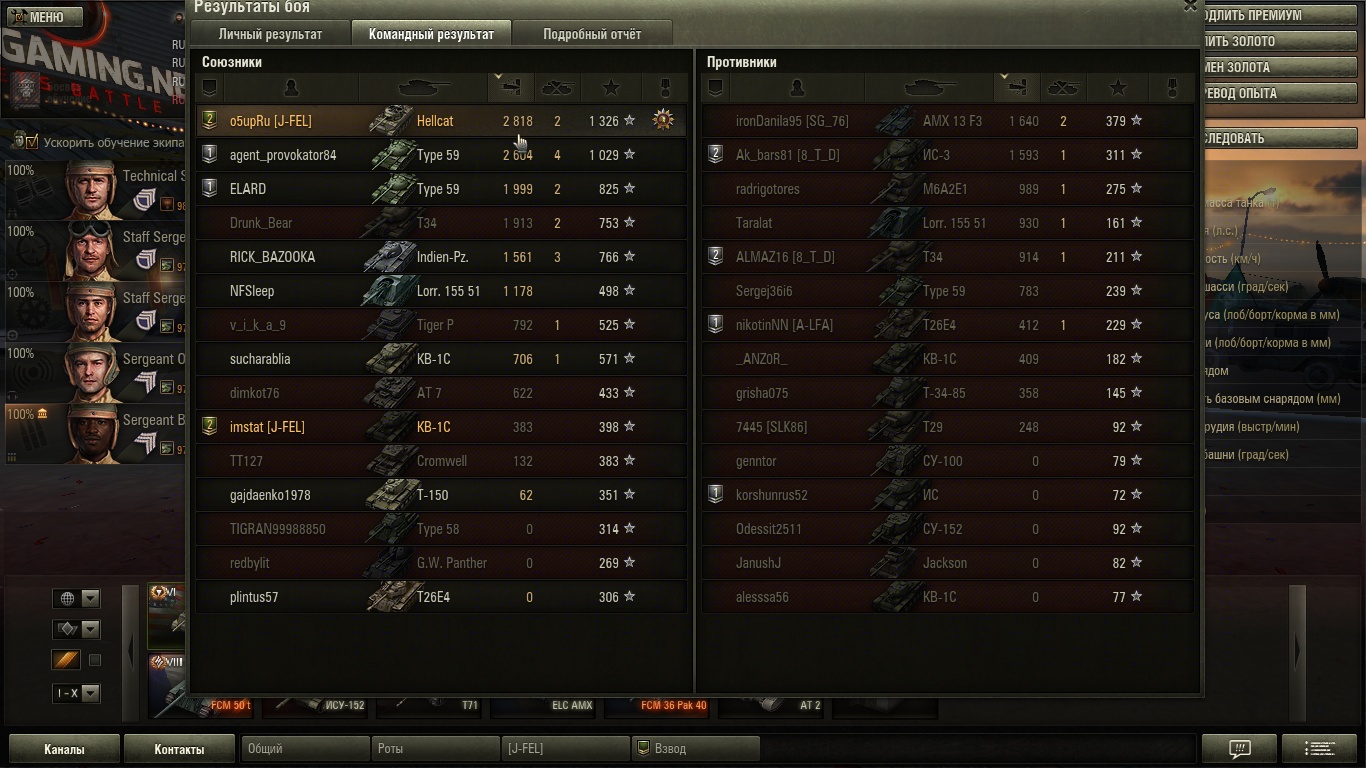The image size is (1366, 768).
Task: Select the Командный результат tab
Action: 431,34
